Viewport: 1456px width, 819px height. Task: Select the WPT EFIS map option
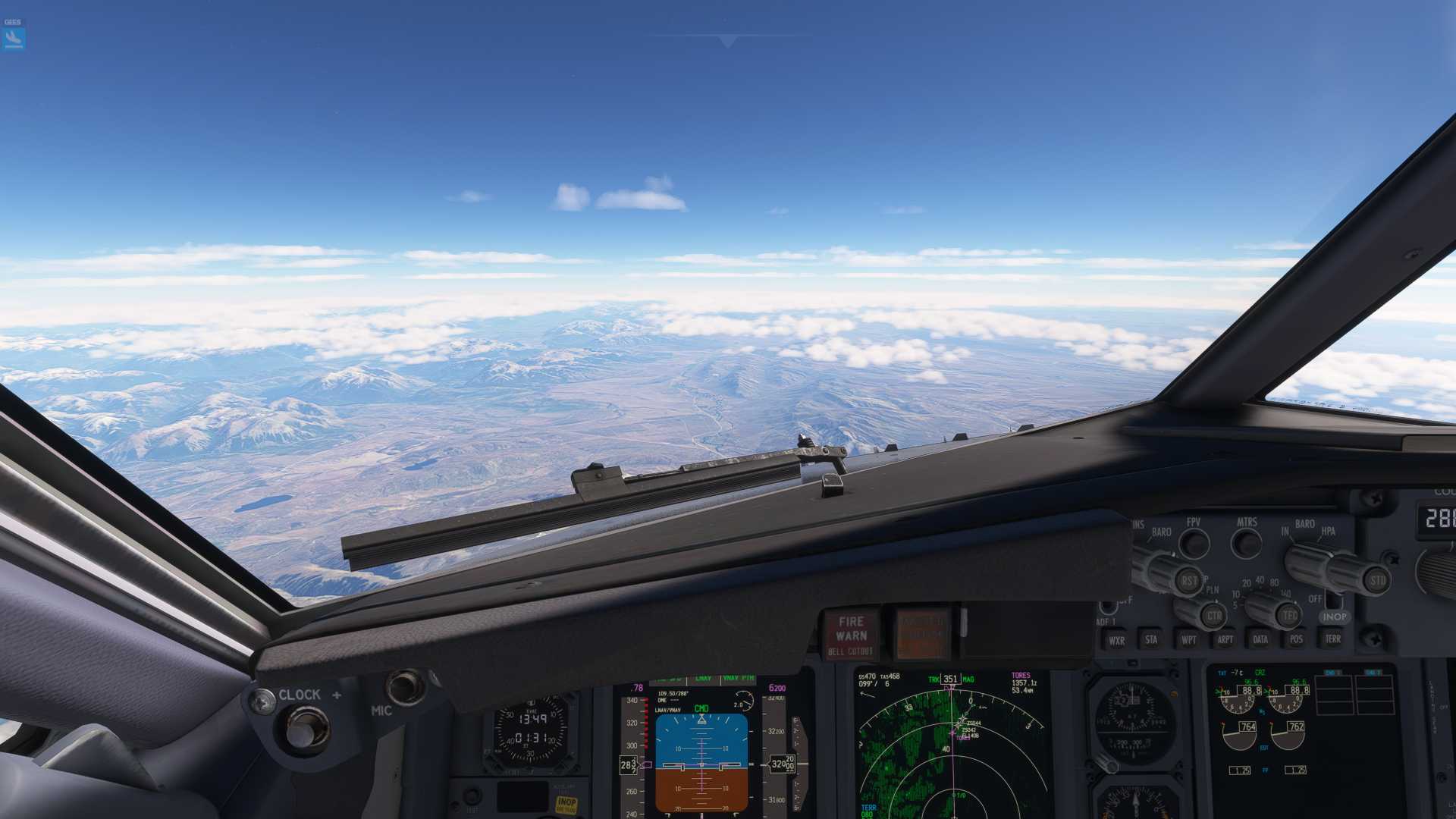point(1190,639)
